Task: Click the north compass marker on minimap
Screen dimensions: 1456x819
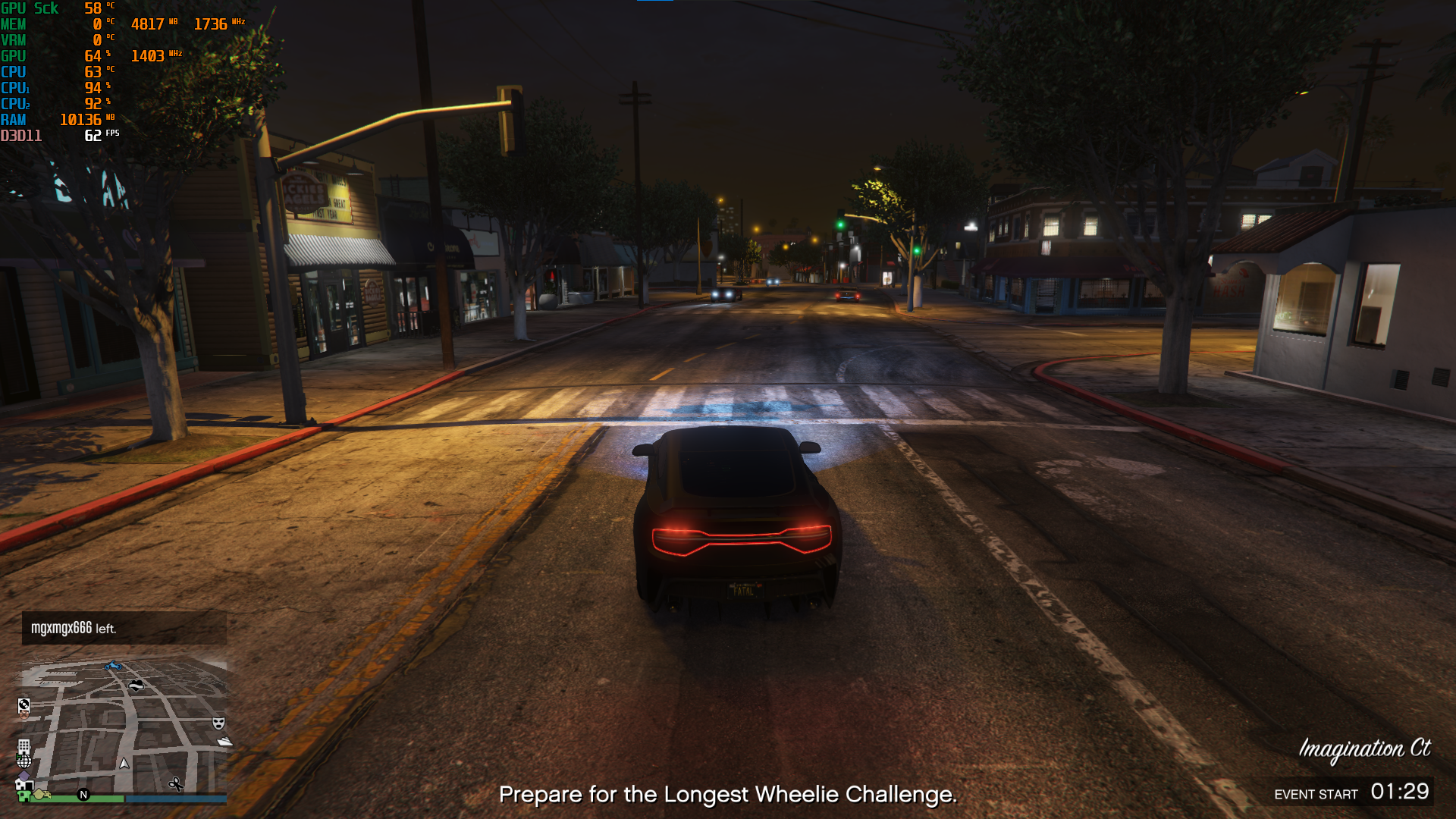Action: (83, 795)
